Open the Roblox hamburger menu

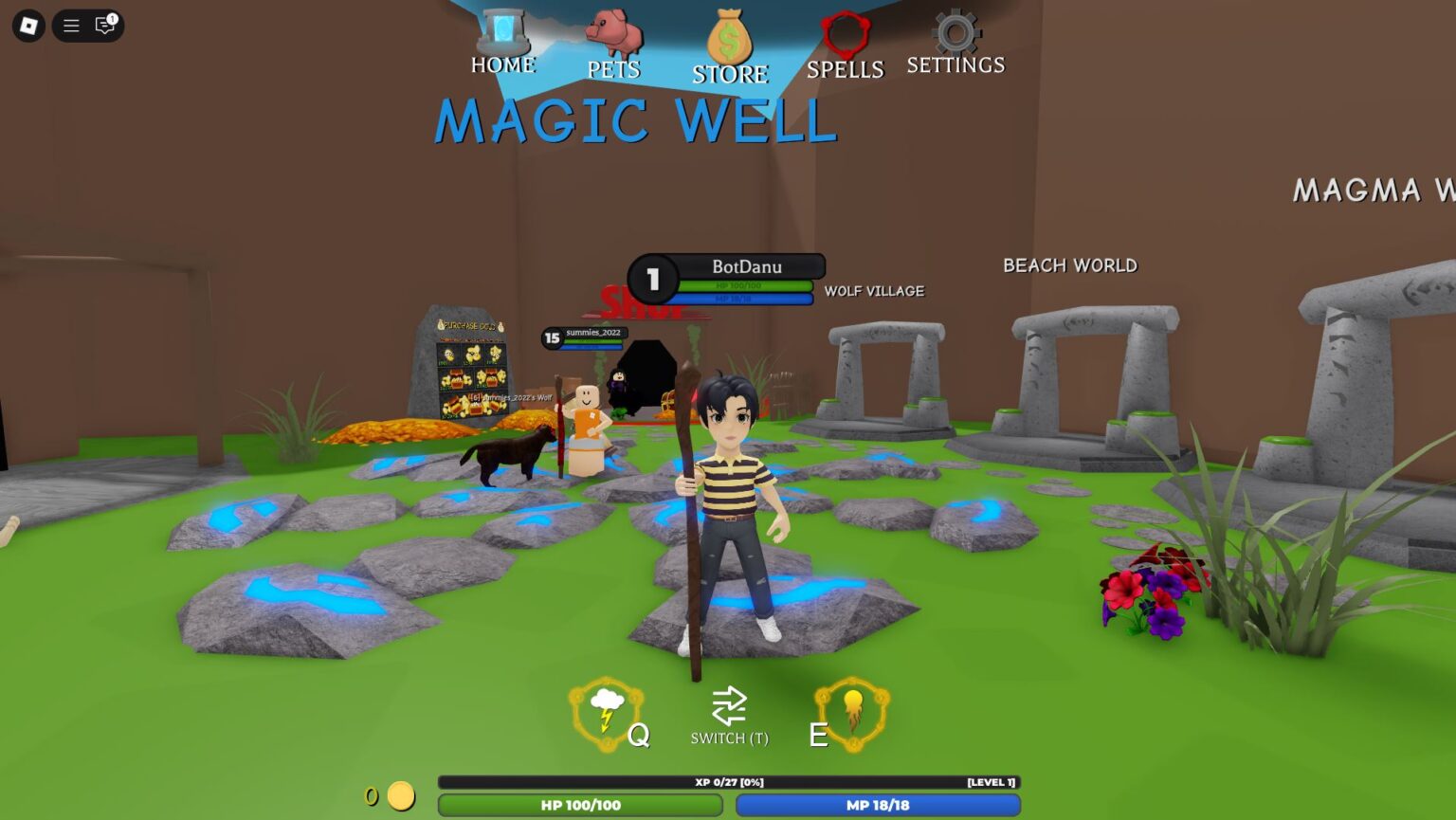[69, 26]
